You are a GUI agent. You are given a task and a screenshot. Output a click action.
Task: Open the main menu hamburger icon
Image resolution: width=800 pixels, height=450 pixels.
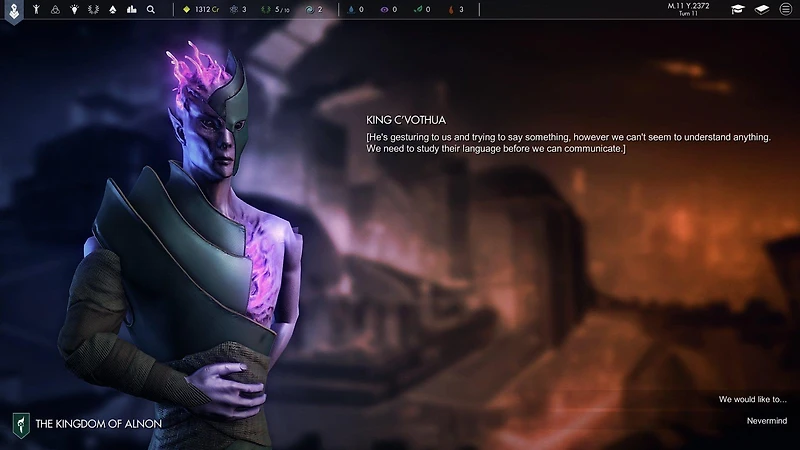tap(786, 9)
